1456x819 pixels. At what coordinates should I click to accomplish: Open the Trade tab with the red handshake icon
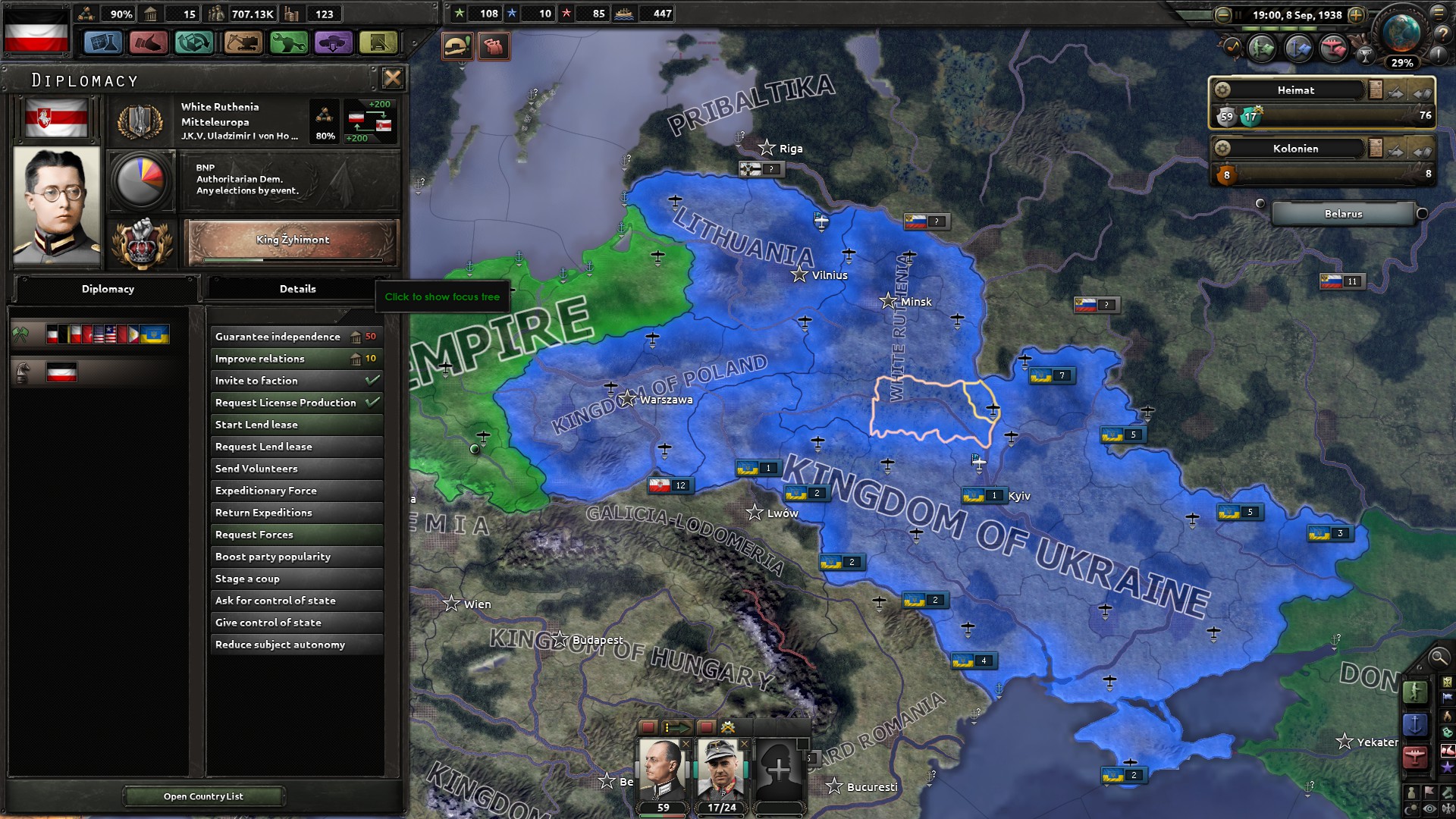click(149, 43)
